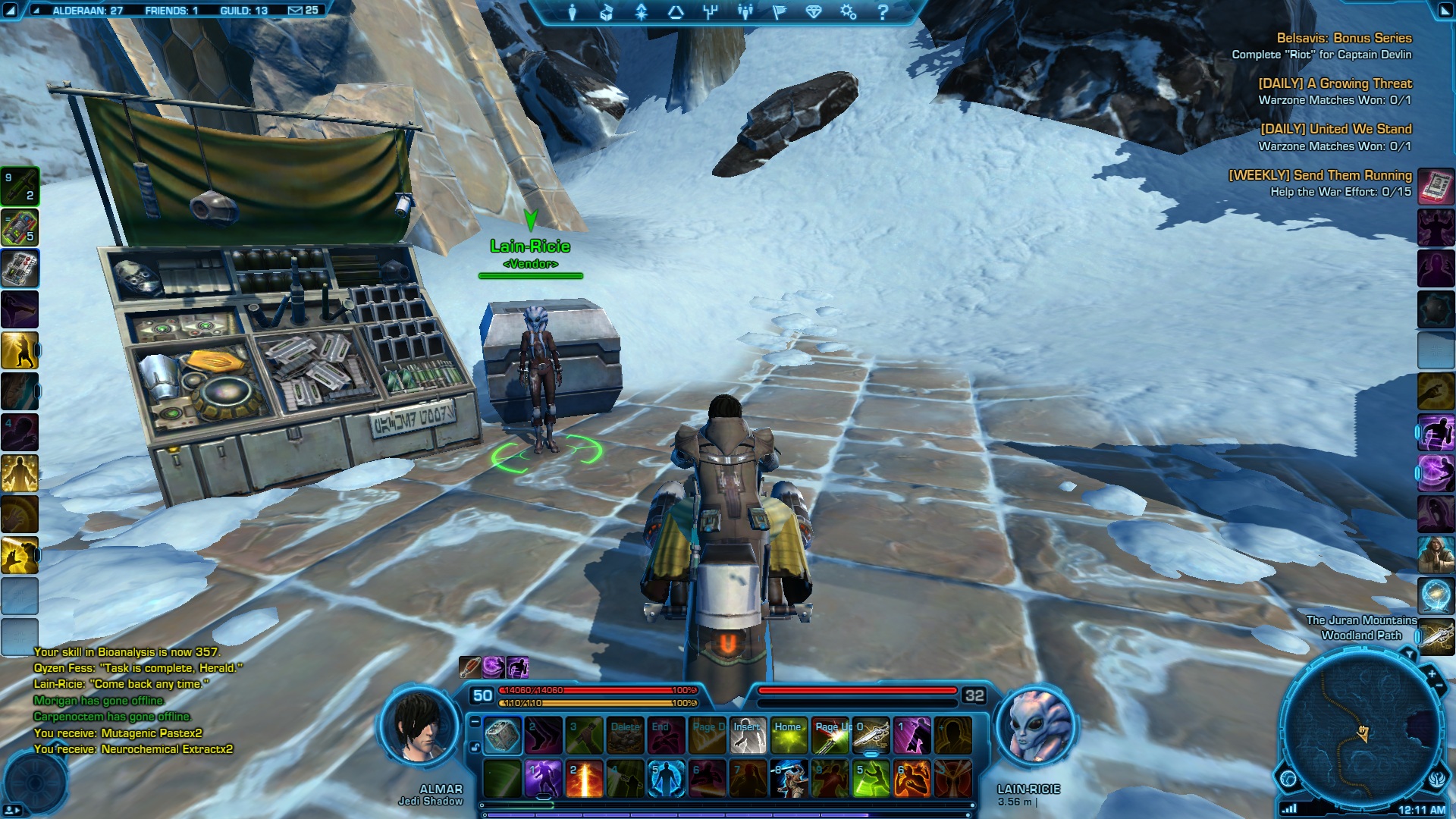This screenshot has width=1456, height=819.
Task: Open the world map globe button
Action: point(1288,778)
